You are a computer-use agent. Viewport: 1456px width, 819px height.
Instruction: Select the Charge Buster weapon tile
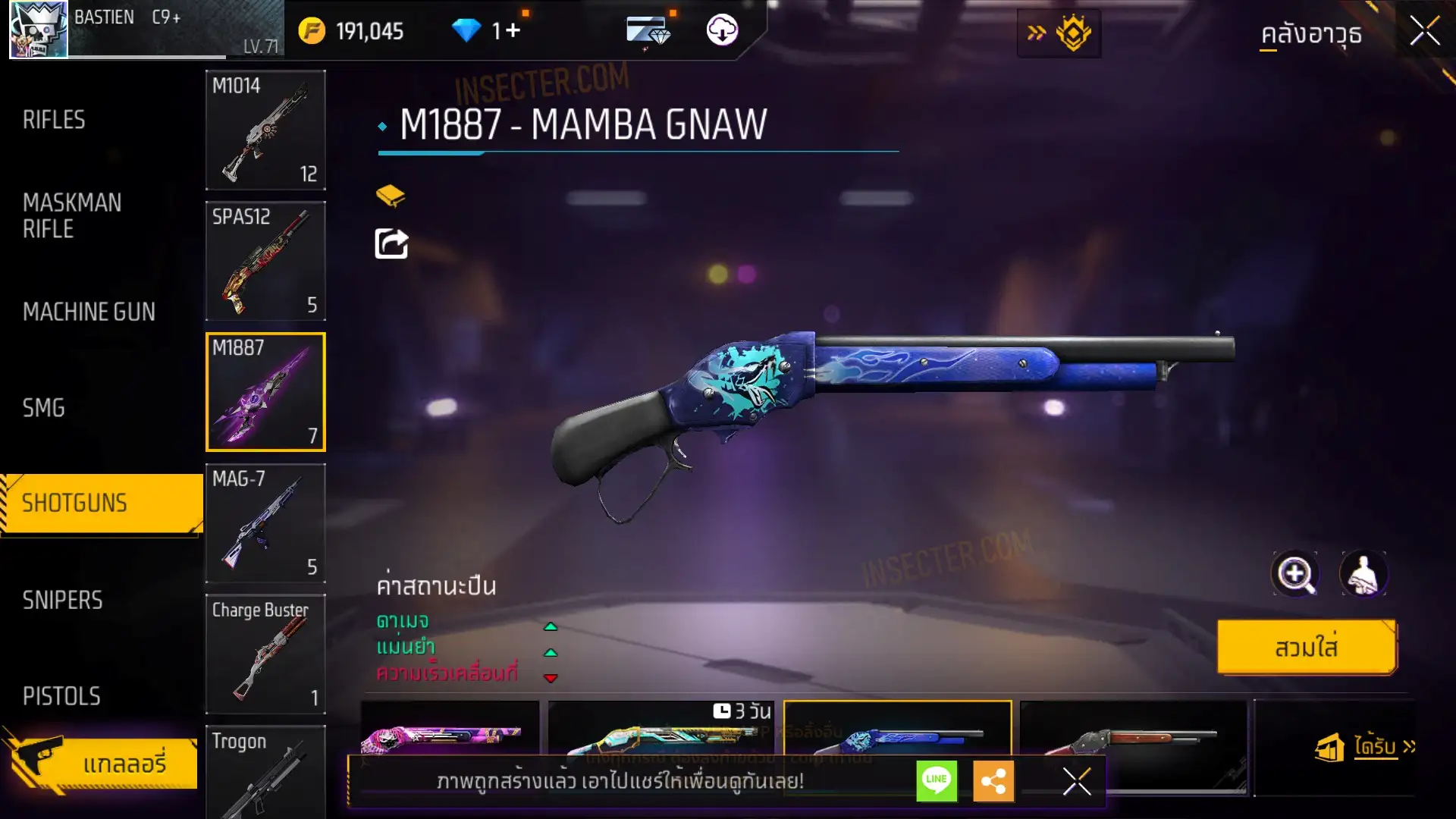click(265, 654)
